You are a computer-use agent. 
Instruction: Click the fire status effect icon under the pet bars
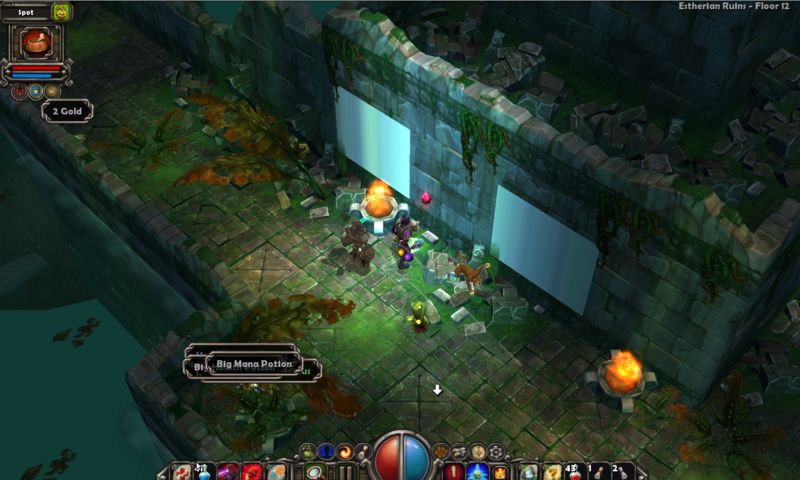(20, 91)
